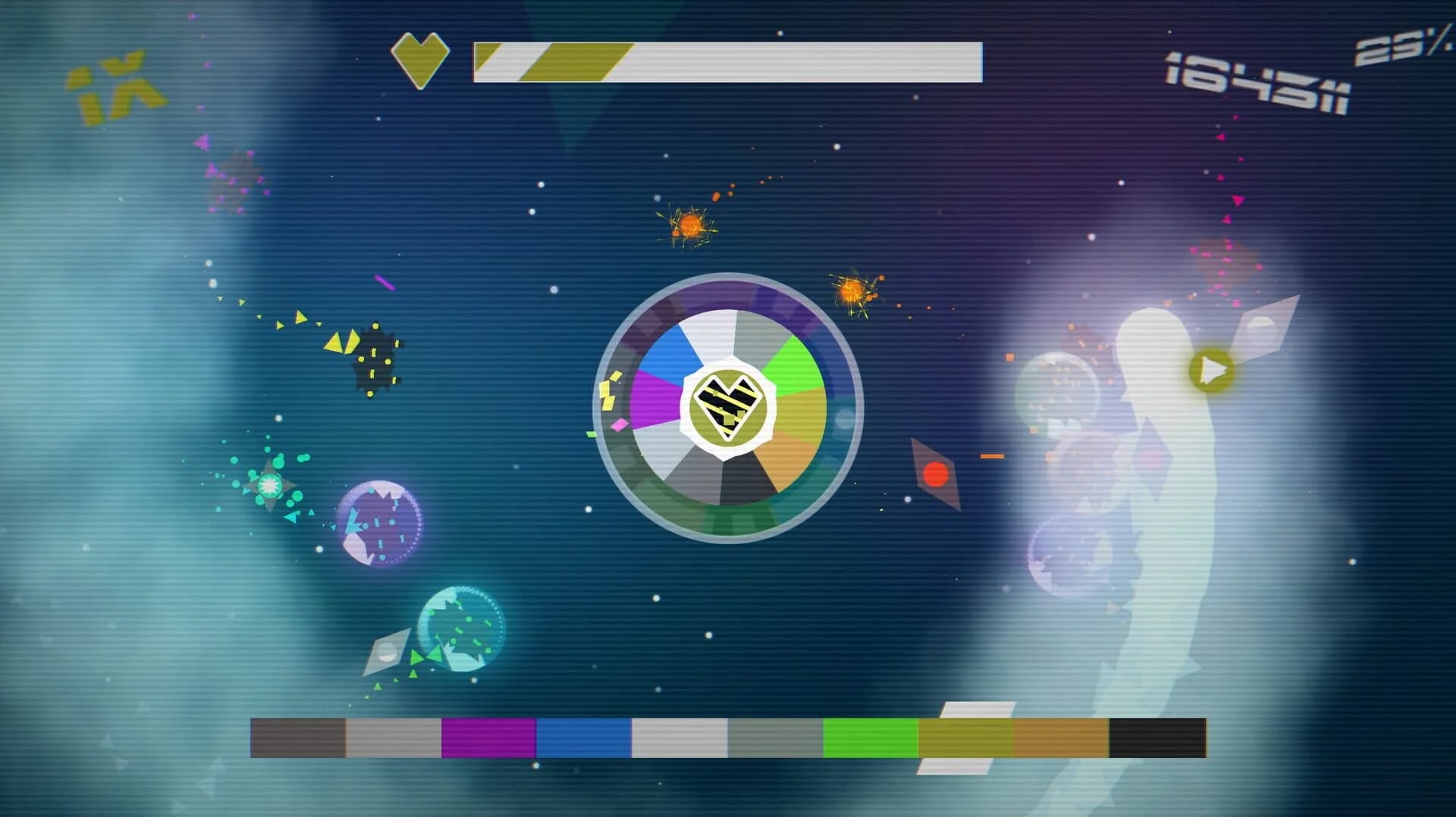Click the teal starburst enemy on the left
1456x817 pixels.
pyautogui.click(x=269, y=485)
